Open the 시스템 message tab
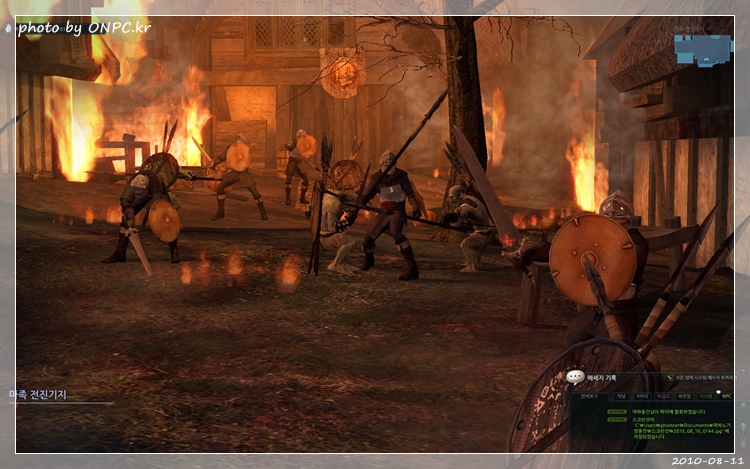The height and width of the screenshot is (469, 750). [x=705, y=396]
